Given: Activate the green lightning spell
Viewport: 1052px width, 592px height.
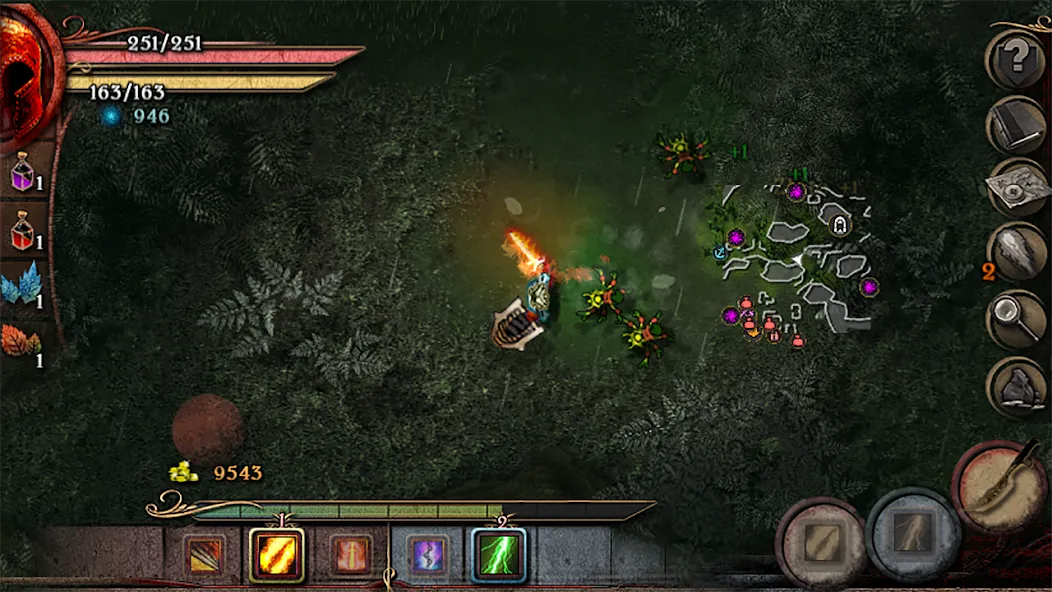Looking at the screenshot, I should [499, 555].
